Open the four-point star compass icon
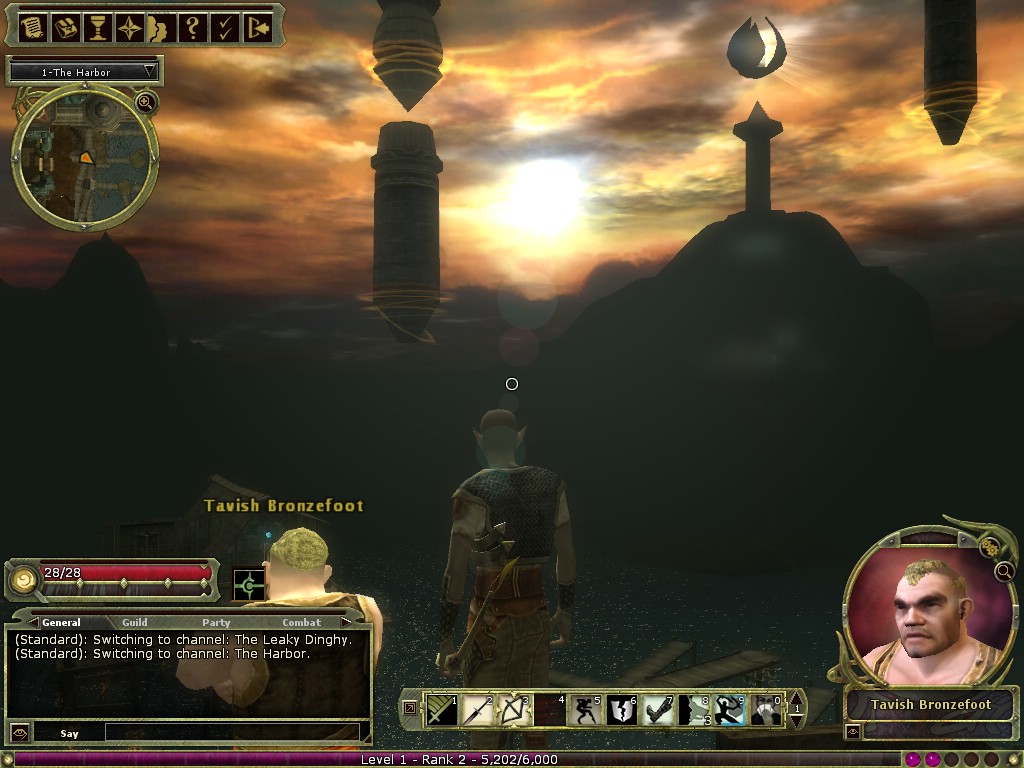 tap(130, 28)
